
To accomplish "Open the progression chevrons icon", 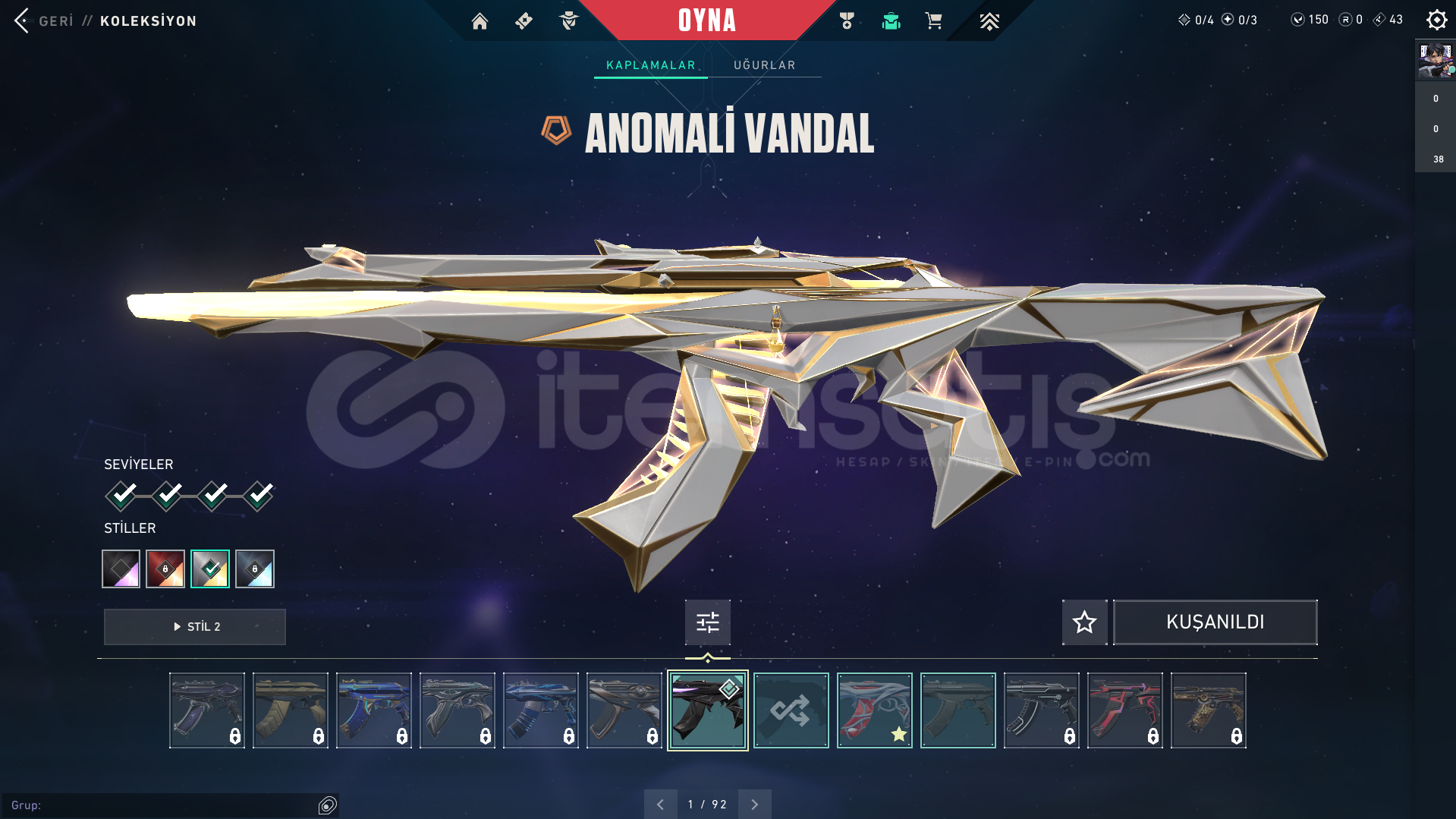I will [990, 21].
